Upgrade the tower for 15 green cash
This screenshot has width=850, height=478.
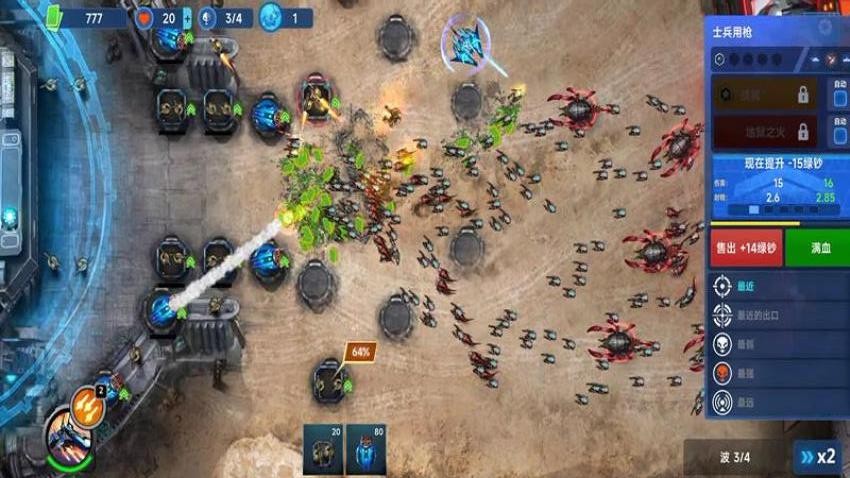[774, 163]
